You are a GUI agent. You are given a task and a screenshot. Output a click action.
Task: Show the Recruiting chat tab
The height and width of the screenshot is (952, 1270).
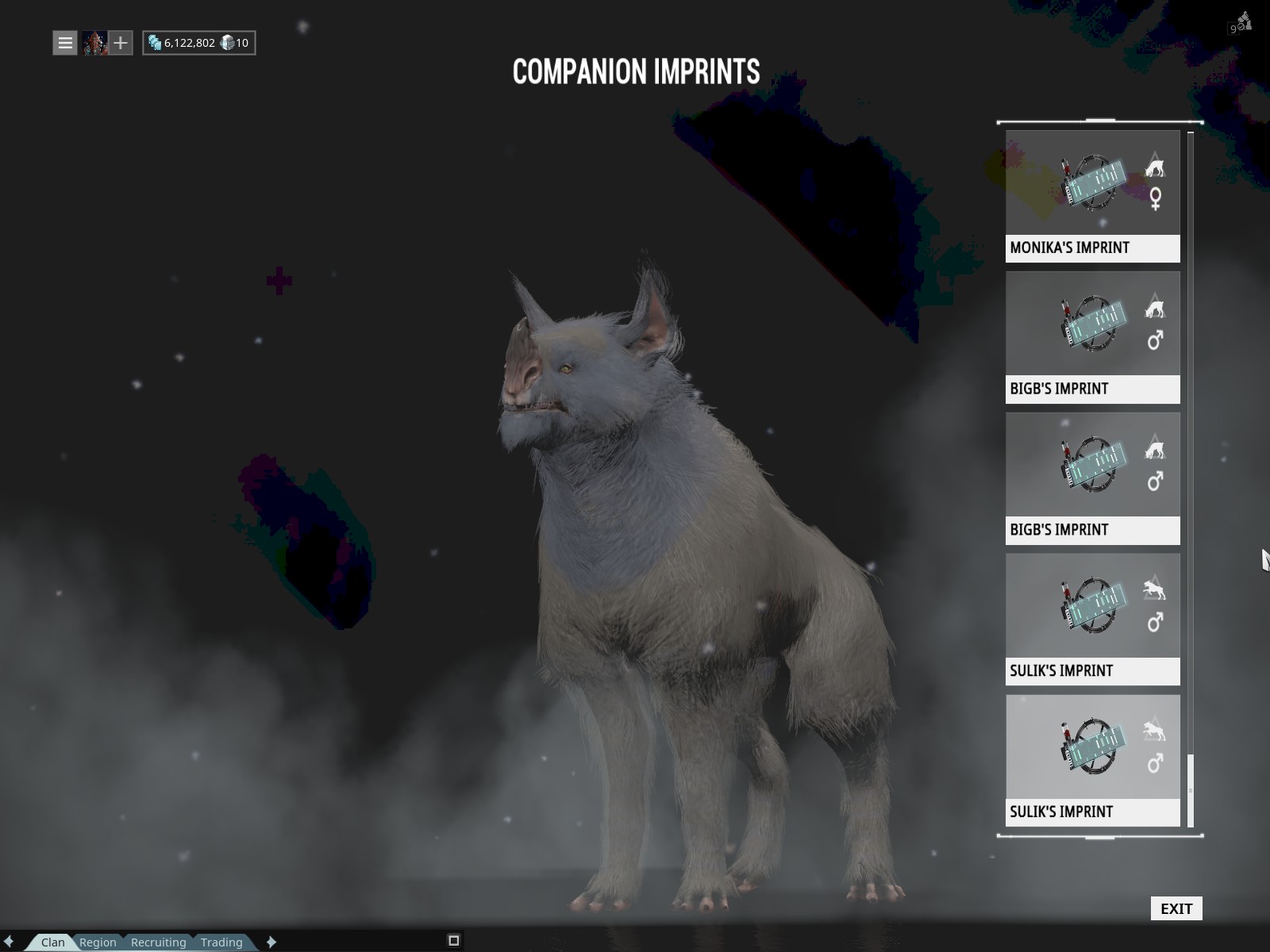[158, 942]
